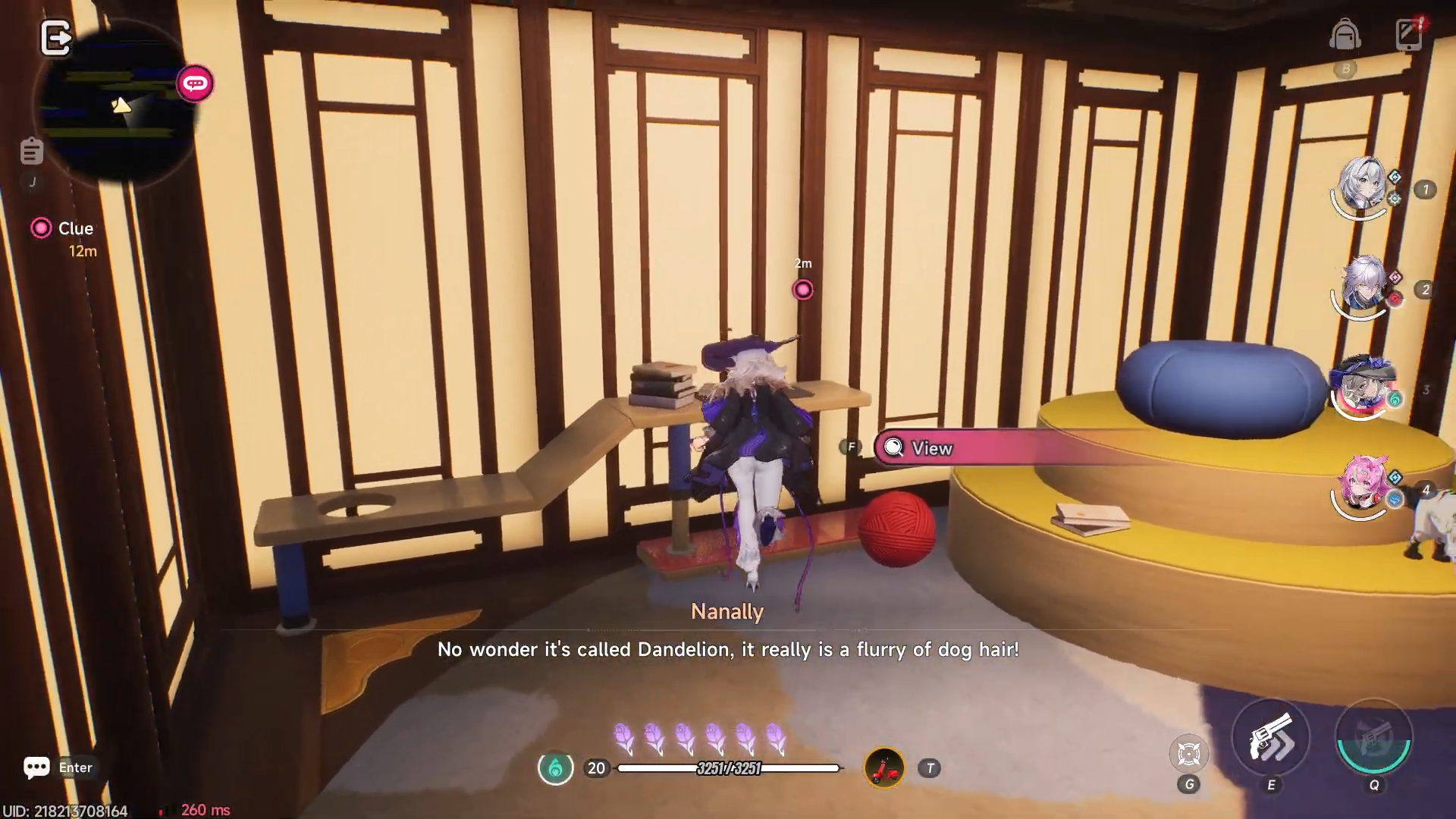Open the circular minimap
Image resolution: width=1456 pixels, height=819 pixels.
[114, 102]
